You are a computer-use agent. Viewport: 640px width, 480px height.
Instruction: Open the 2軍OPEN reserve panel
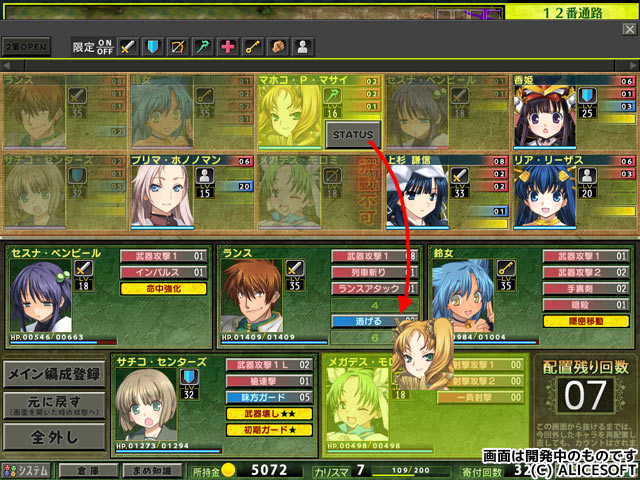click(x=26, y=47)
